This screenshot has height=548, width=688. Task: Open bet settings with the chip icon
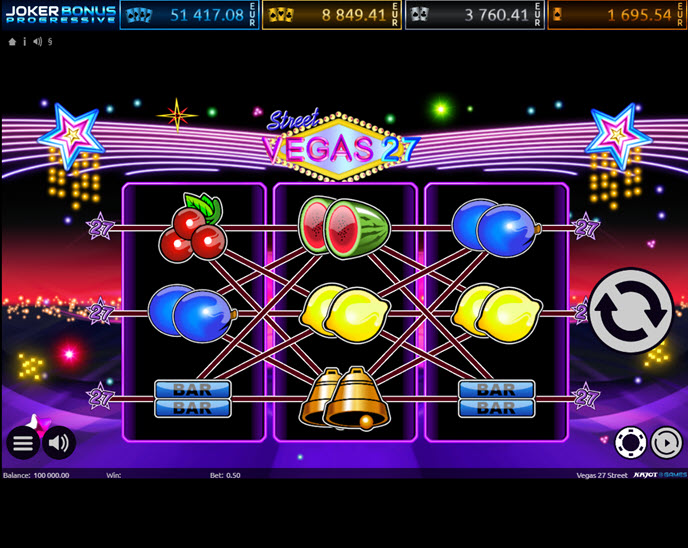click(x=629, y=442)
